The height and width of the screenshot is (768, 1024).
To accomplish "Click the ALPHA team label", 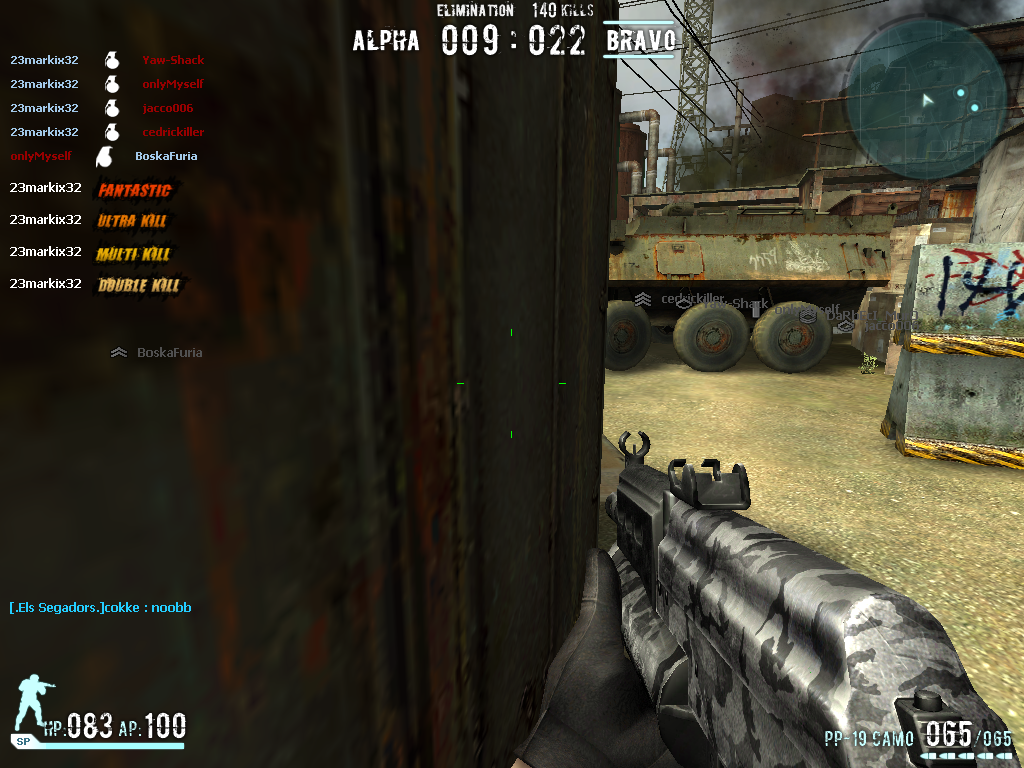I will click(x=386, y=41).
